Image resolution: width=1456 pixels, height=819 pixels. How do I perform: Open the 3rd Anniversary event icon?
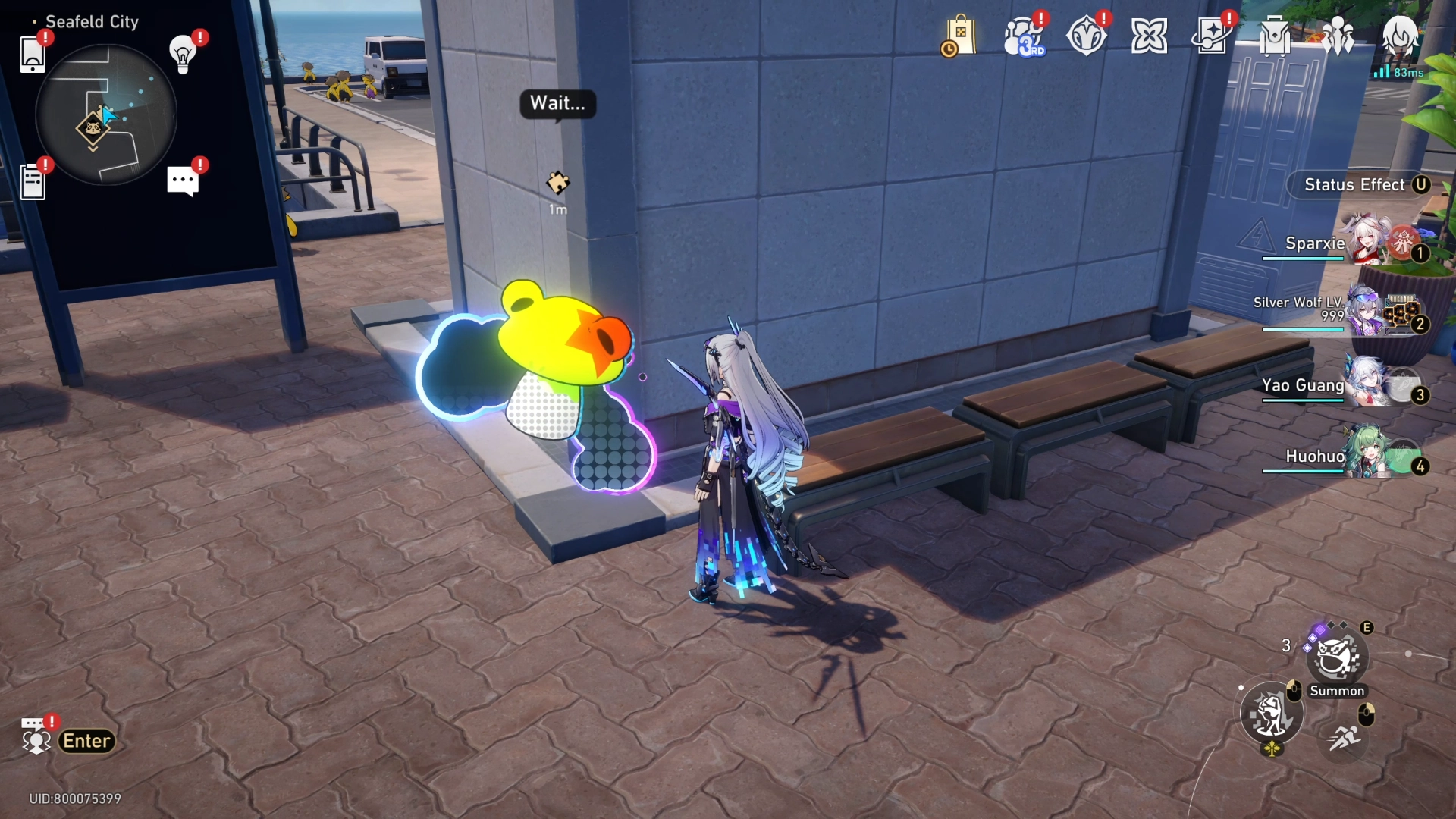click(x=1025, y=36)
